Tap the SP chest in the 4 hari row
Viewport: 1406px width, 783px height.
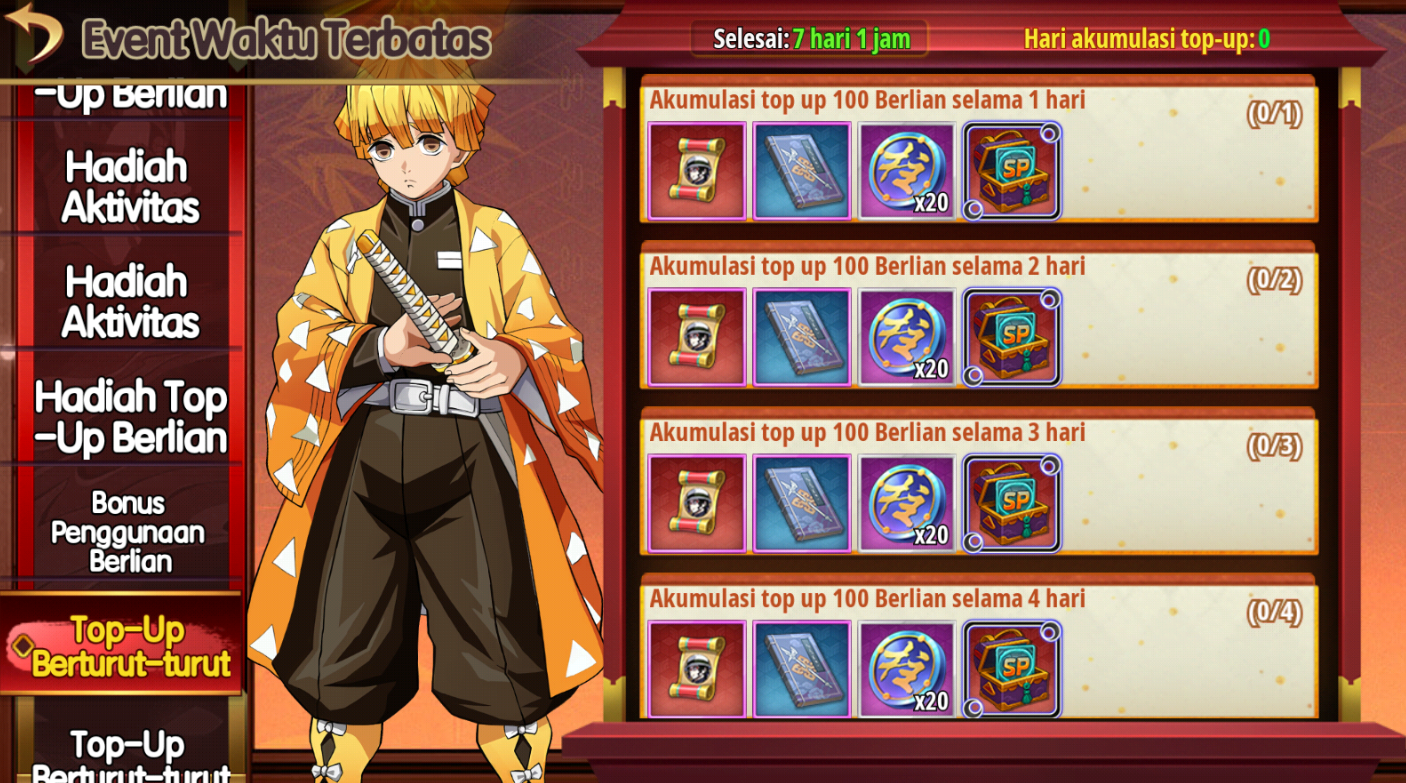[x=1012, y=669]
